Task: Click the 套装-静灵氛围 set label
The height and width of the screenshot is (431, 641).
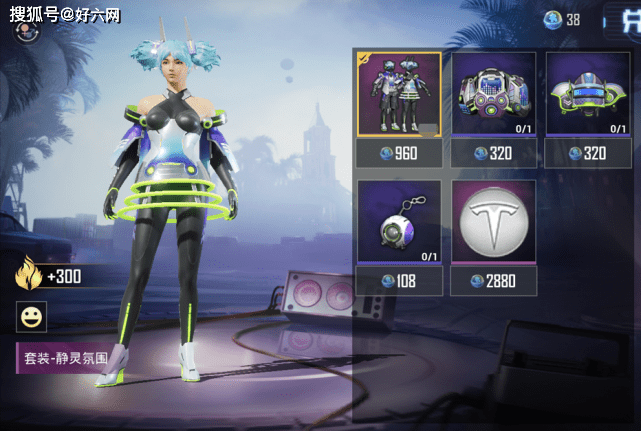Action: tap(66, 355)
